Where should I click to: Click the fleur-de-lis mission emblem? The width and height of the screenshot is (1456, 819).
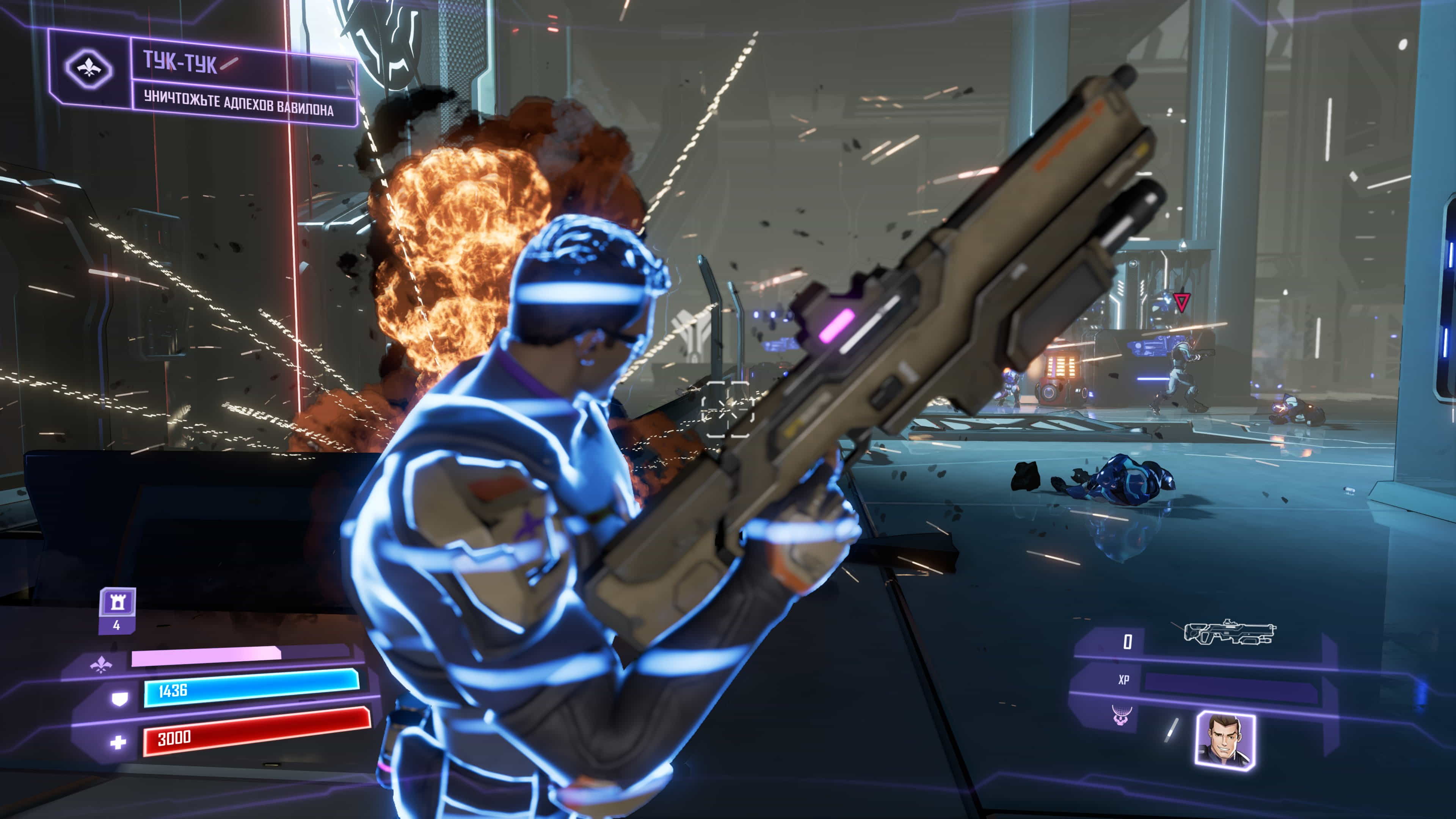coord(89,69)
